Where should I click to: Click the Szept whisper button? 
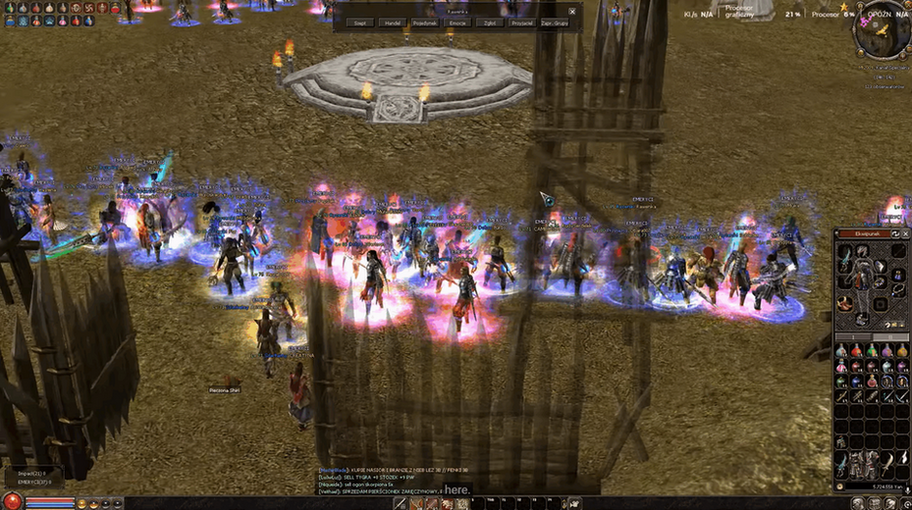(x=360, y=22)
